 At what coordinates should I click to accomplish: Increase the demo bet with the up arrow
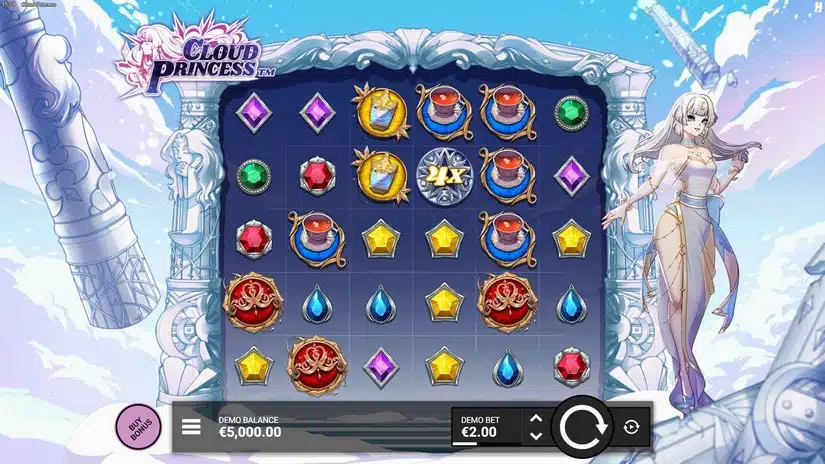coord(535,418)
